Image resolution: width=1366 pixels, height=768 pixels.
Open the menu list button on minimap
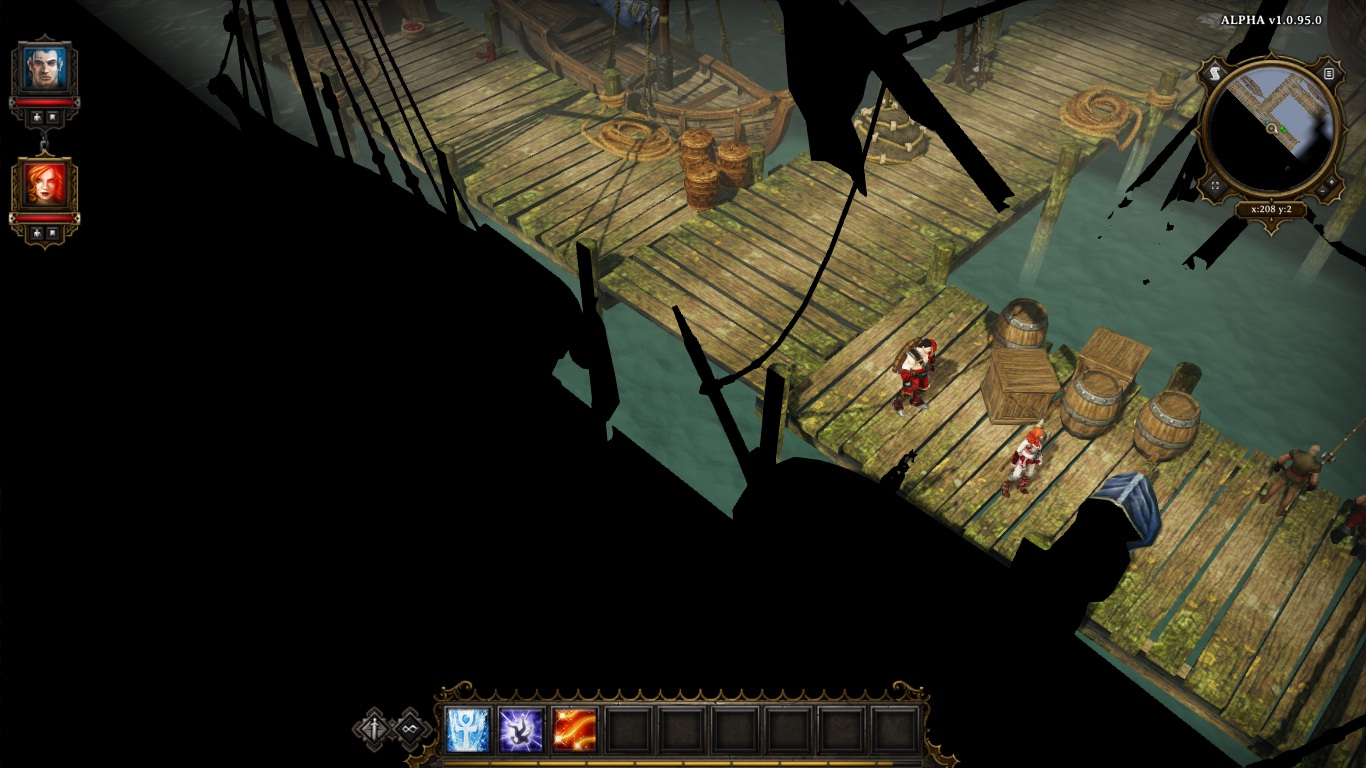click(1329, 73)
